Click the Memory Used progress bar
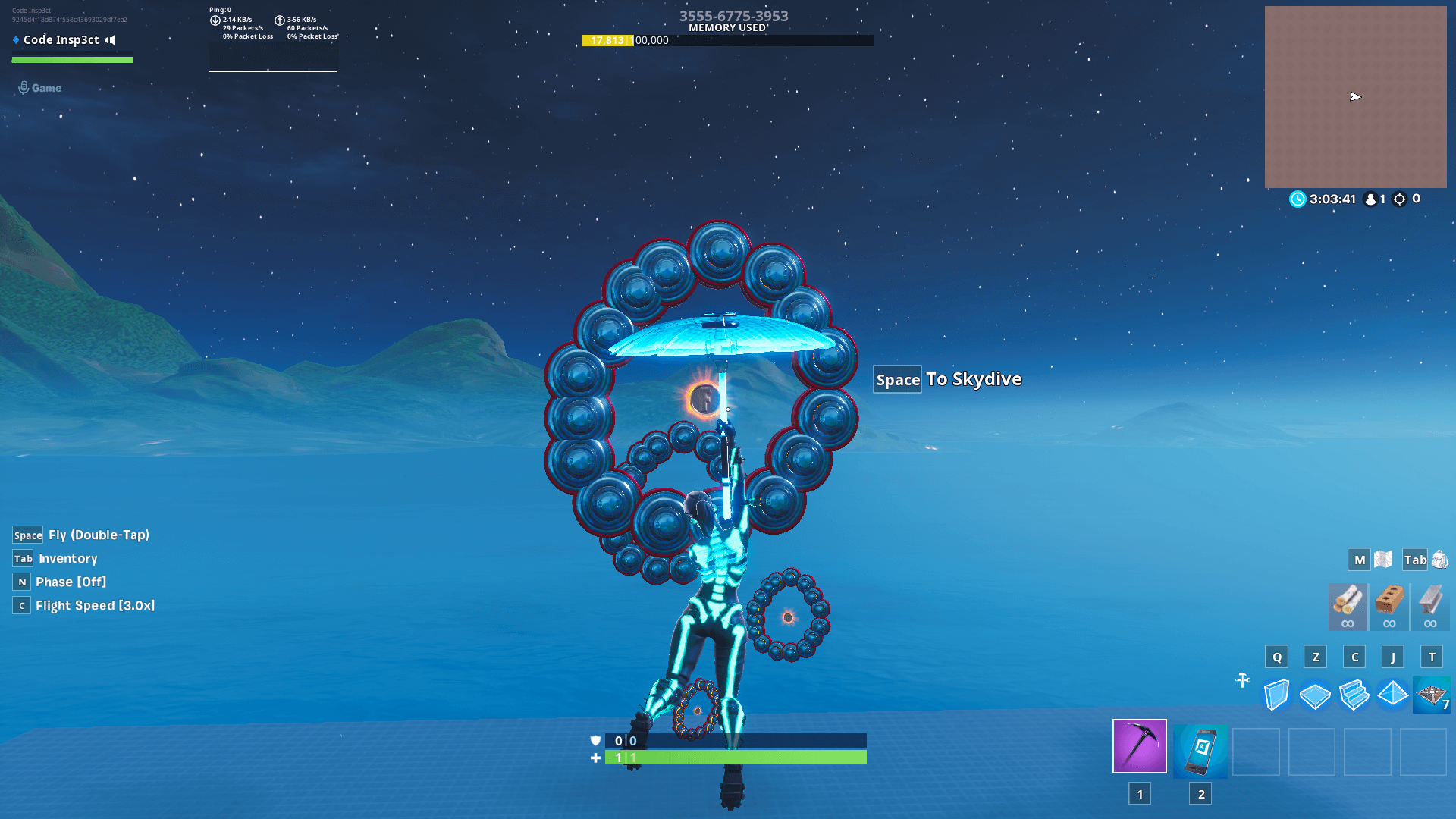This screenshot has height=819, width=1456. (x=726, y=42)
